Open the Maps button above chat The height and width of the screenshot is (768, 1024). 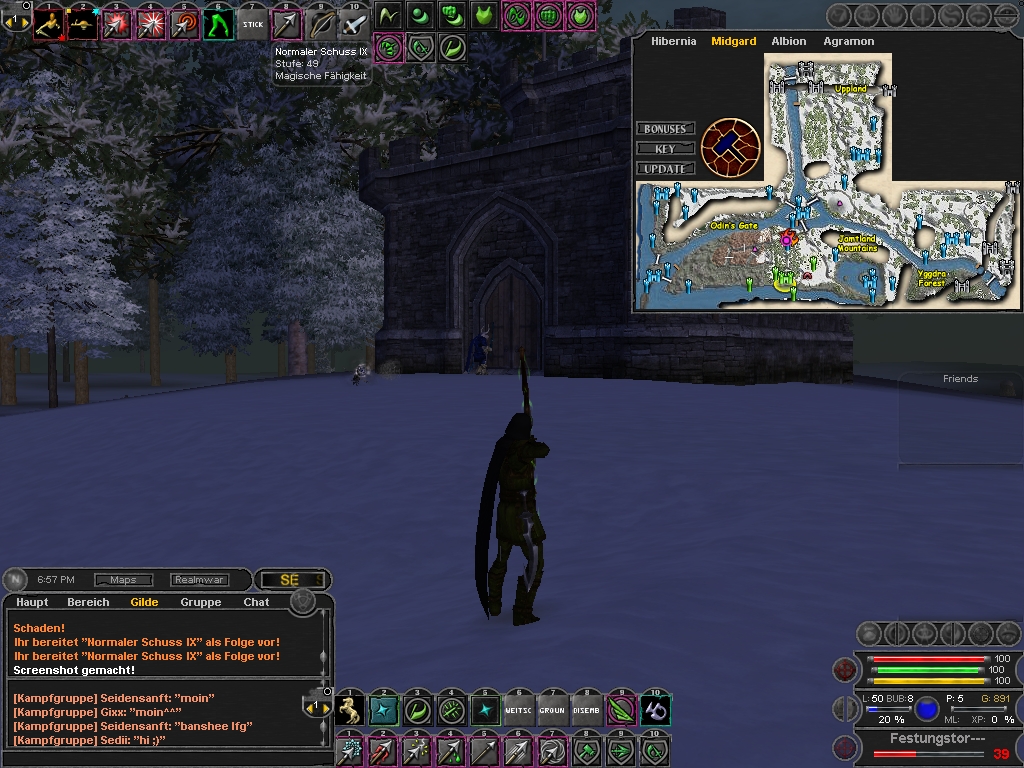pyautogui.click(x=123, y=580)
